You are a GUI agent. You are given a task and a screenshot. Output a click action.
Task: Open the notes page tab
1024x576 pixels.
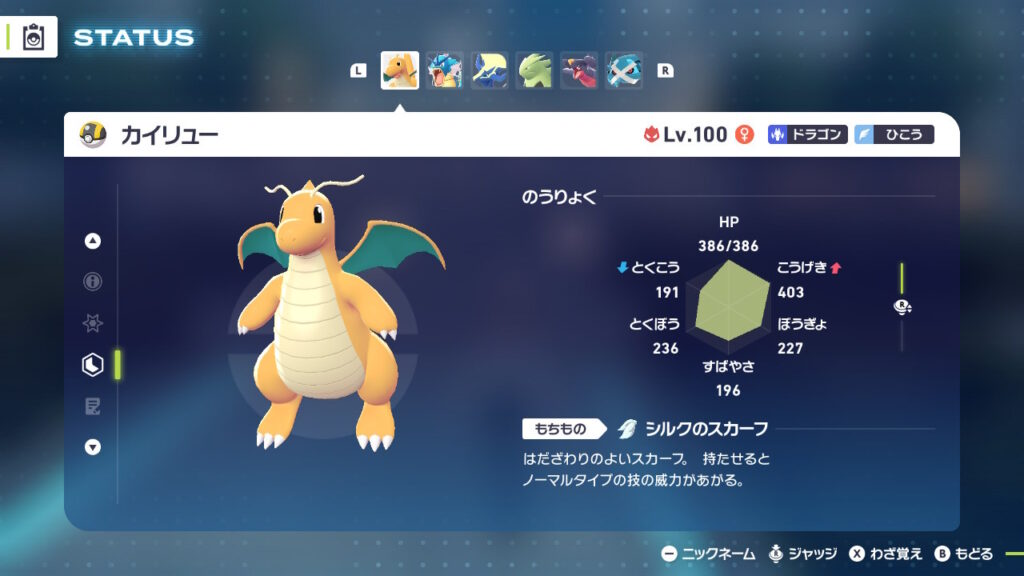pyautogui.click(x=93, y=406)
